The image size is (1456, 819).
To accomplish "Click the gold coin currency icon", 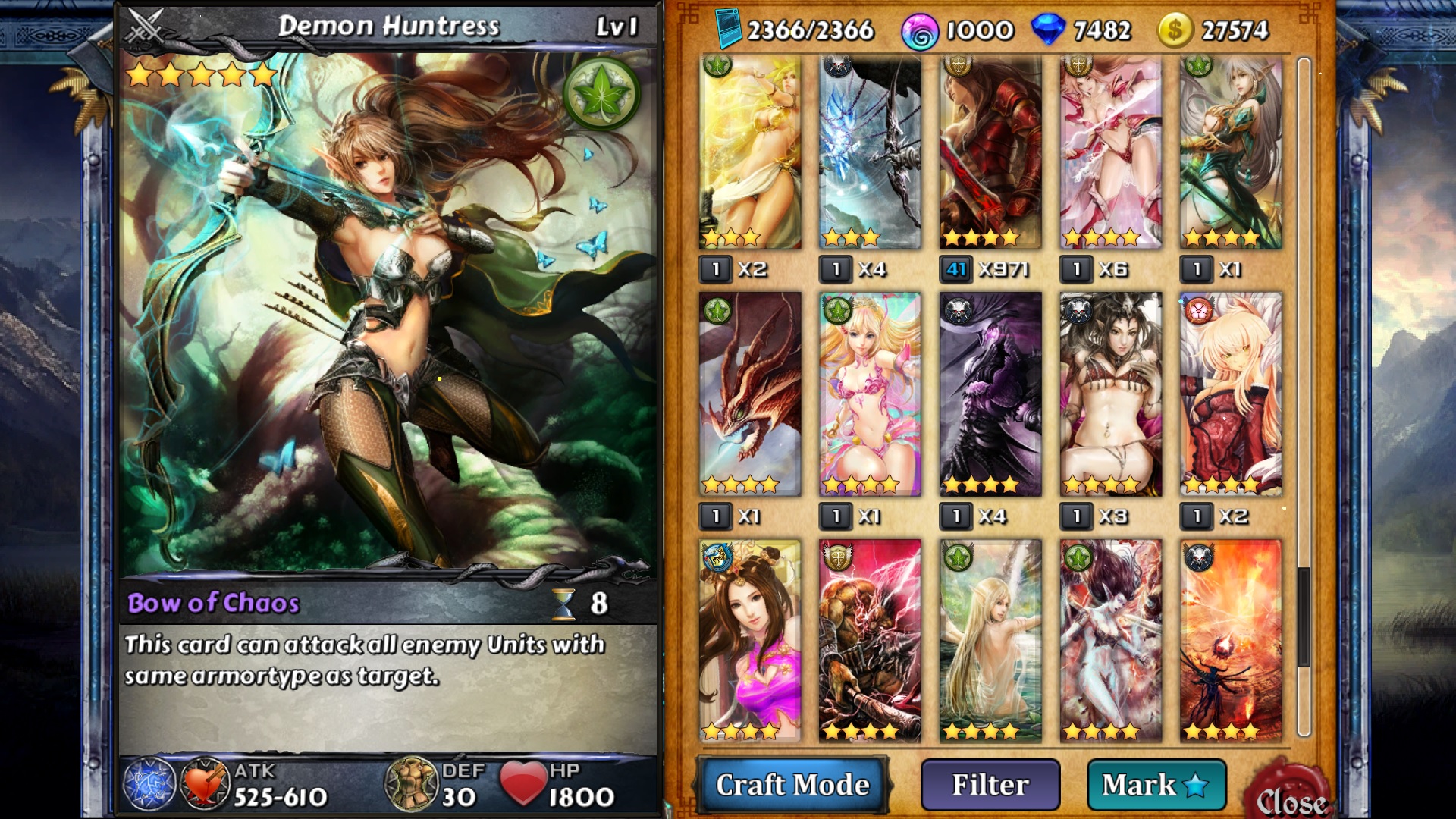I will coord(1174,31).
